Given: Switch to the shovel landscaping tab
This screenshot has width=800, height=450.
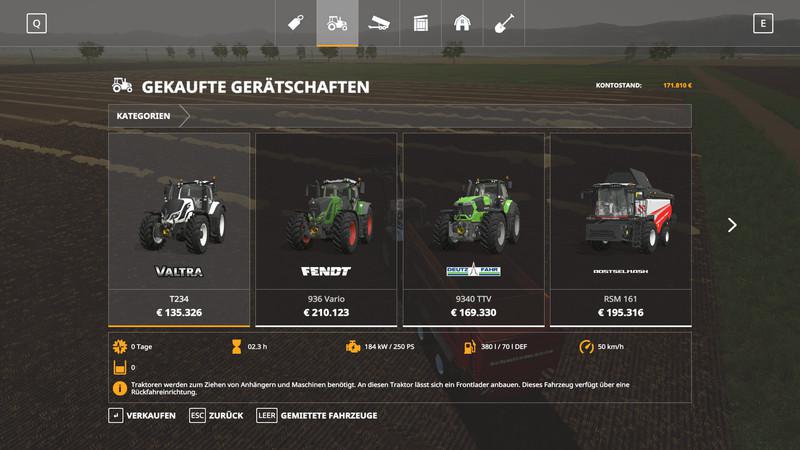Looking at the screenshot, I should point(504,23).
